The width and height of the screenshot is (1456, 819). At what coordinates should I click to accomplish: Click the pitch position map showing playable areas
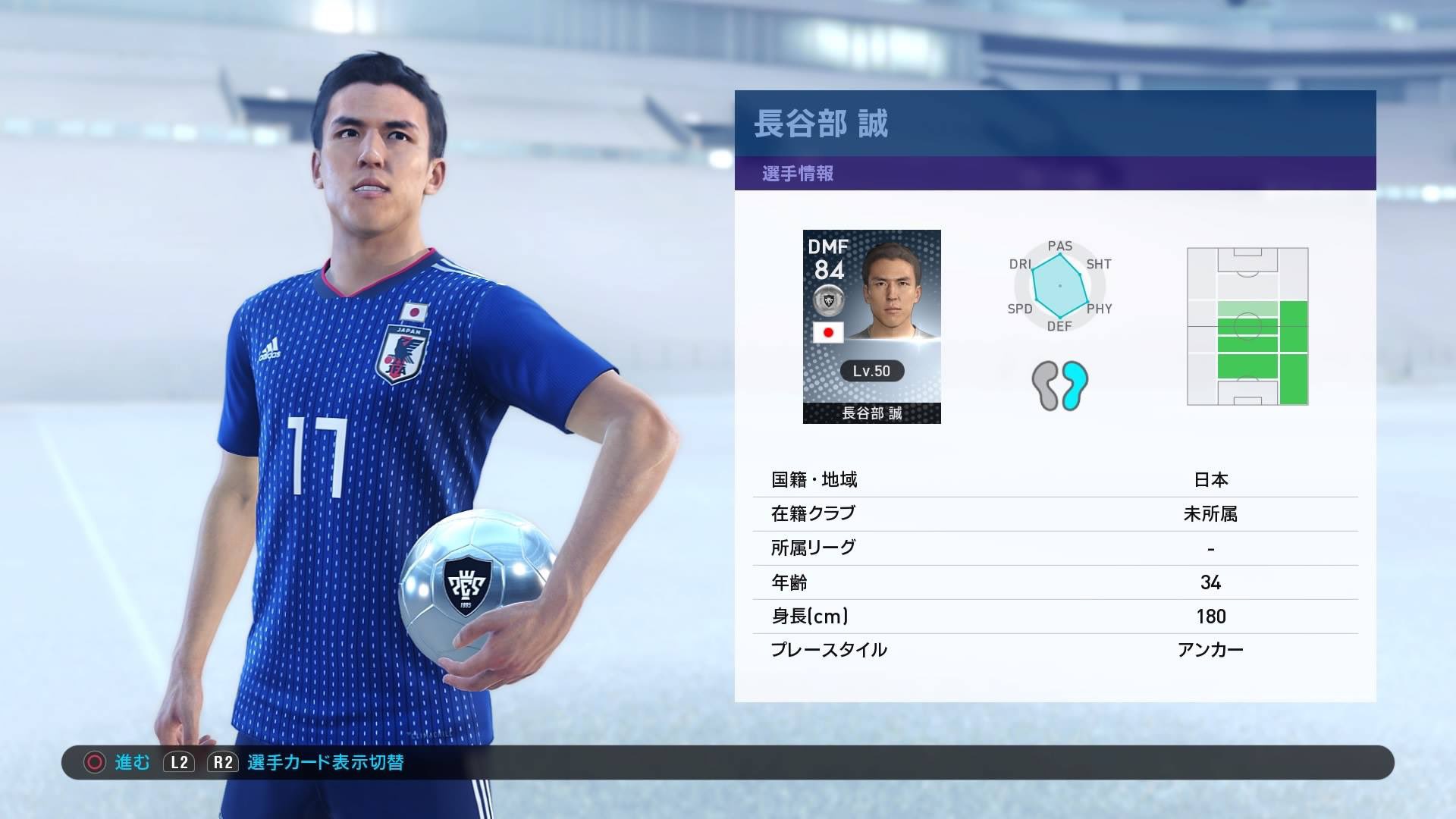[x=1247, y=325]
